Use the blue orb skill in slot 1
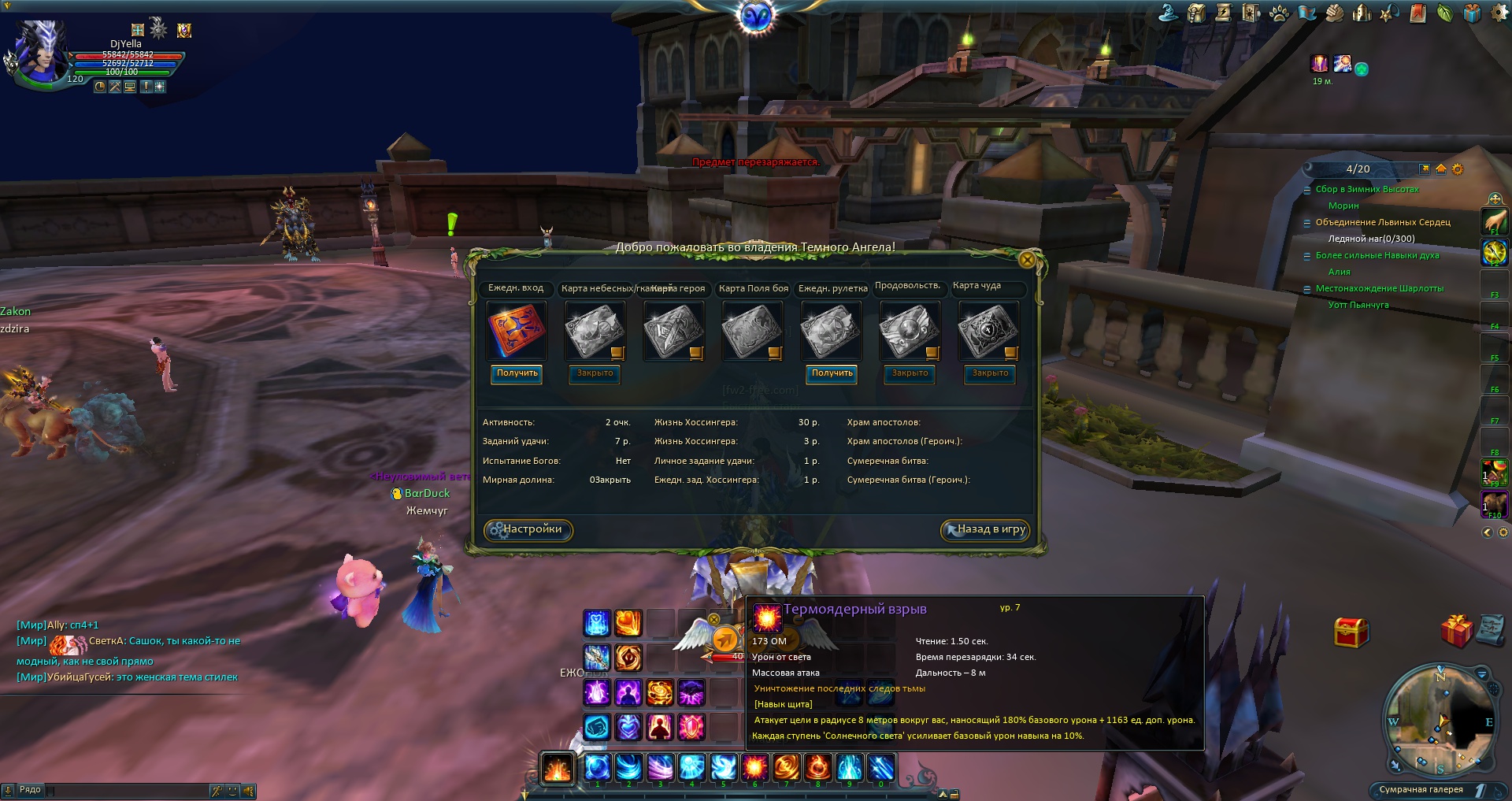Screen dimensions: 1512x801 click(597, 766)
